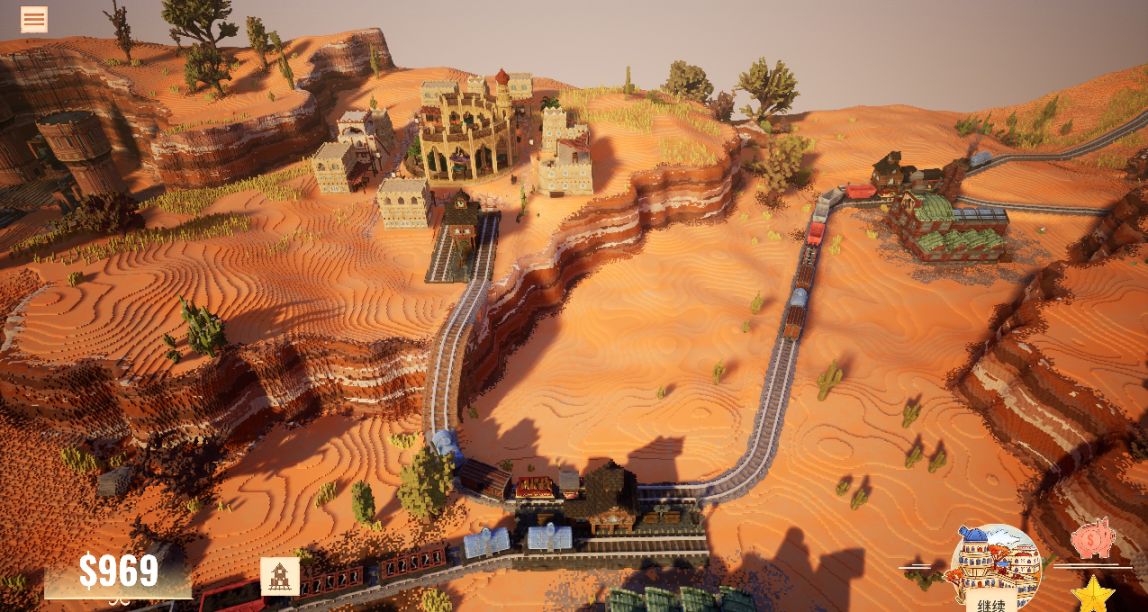Open the pink piggy bank
Image resolution: width=1148 pixels, height=612 pixels.
[1092, 539]
